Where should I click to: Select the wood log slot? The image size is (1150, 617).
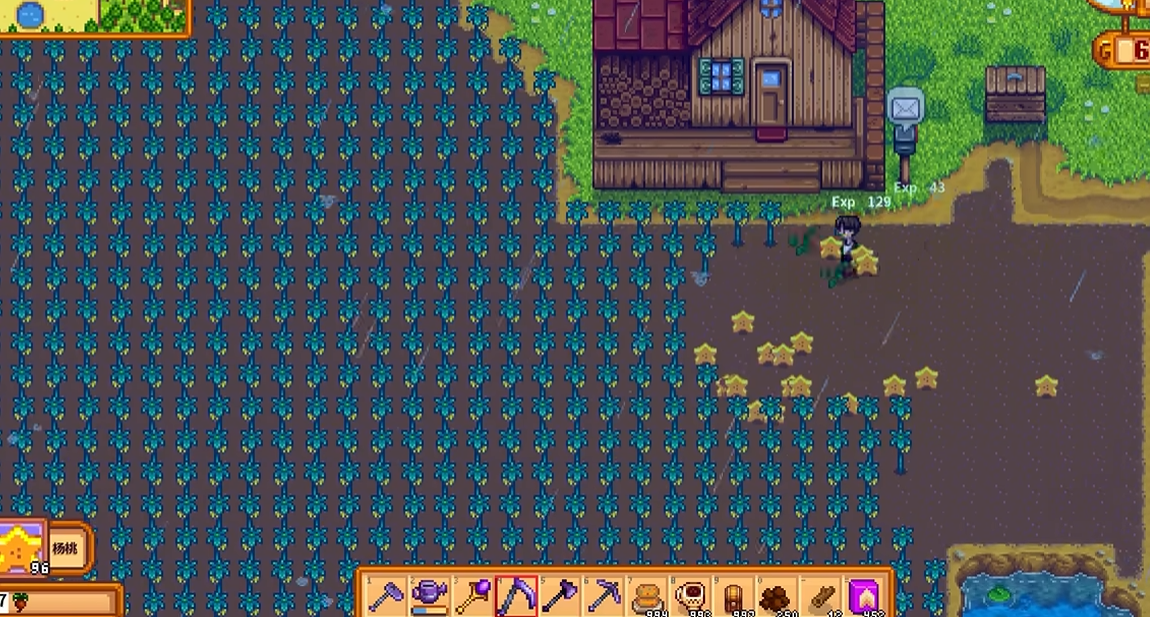pyautogui.click(x=820, y=596)
